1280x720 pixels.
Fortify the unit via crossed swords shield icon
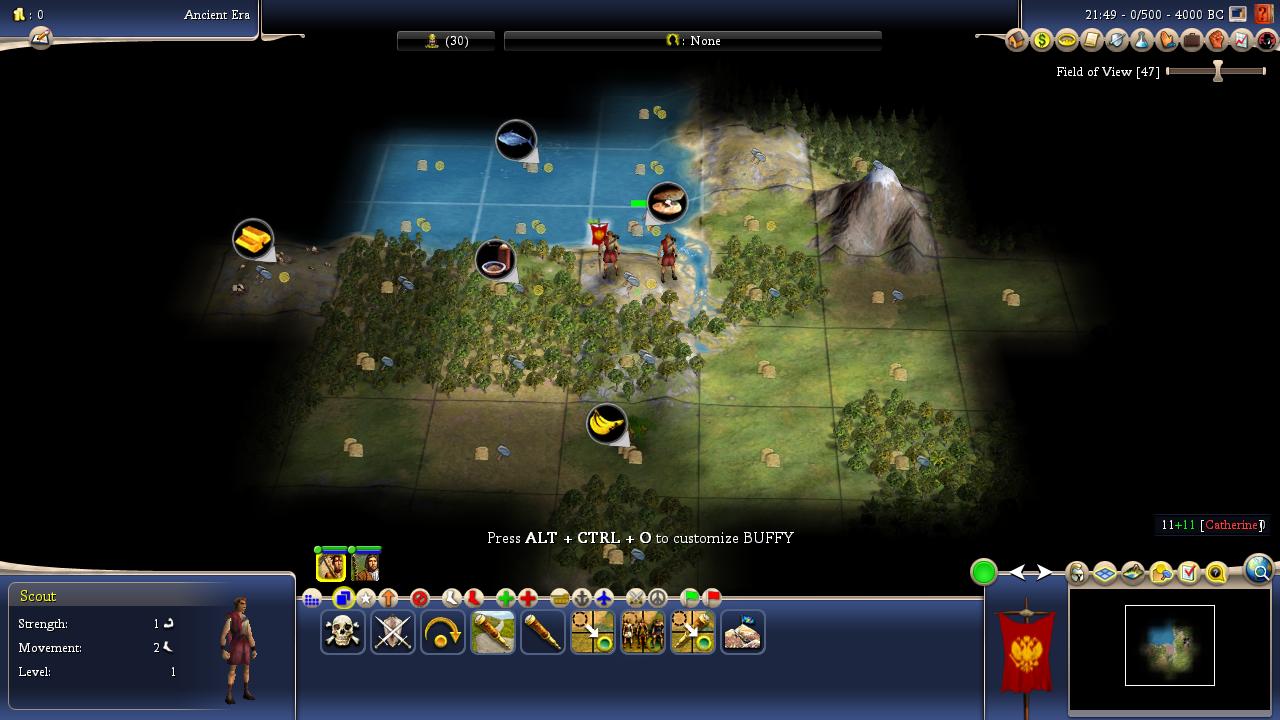tap(393, 632)
